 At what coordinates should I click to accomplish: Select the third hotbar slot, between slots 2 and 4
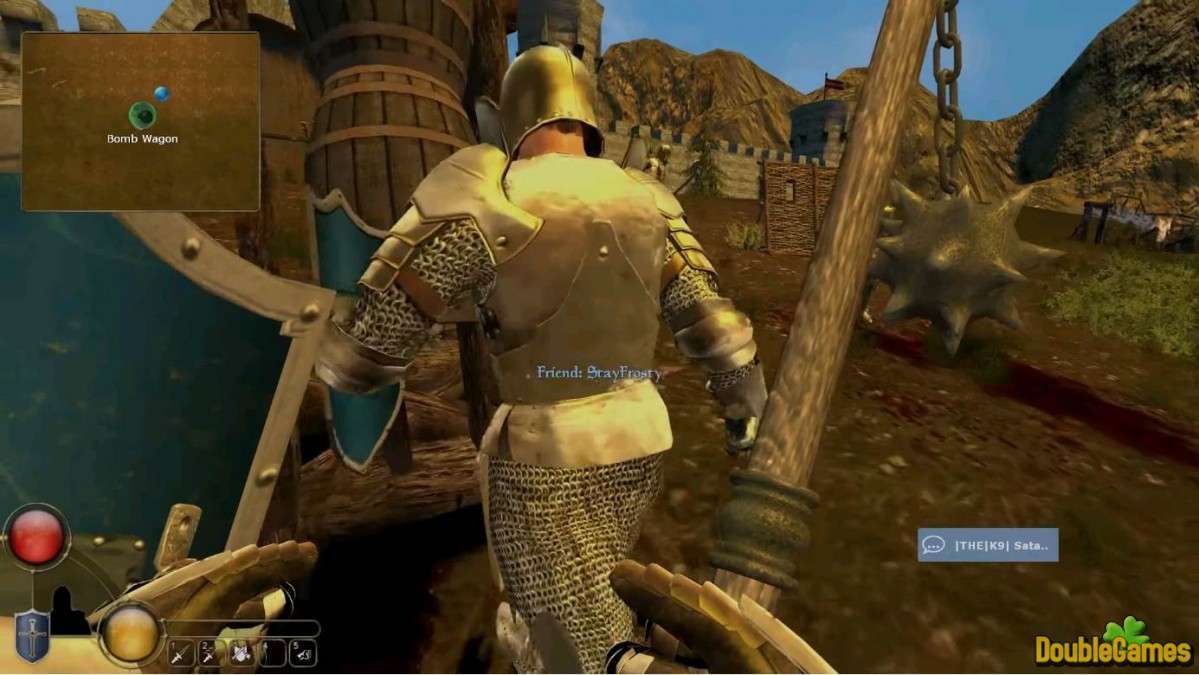(240, 654)
